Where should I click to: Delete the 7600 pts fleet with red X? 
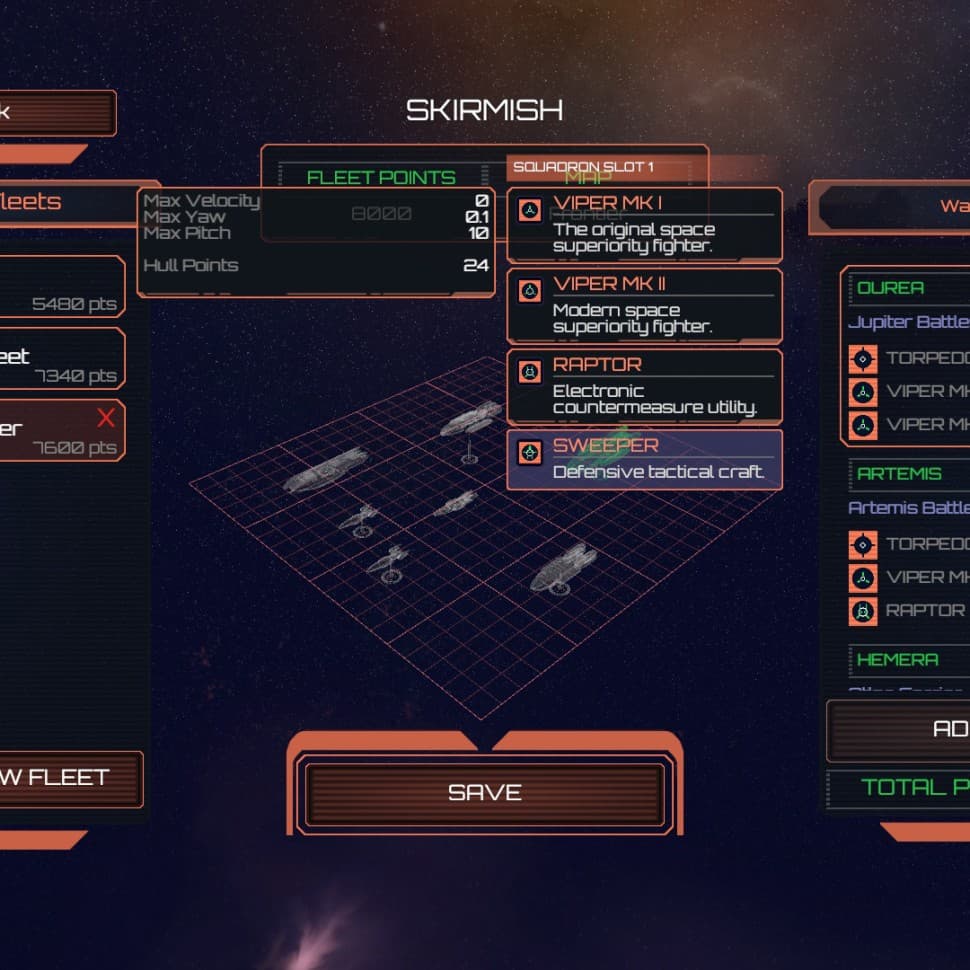point(106,417)
